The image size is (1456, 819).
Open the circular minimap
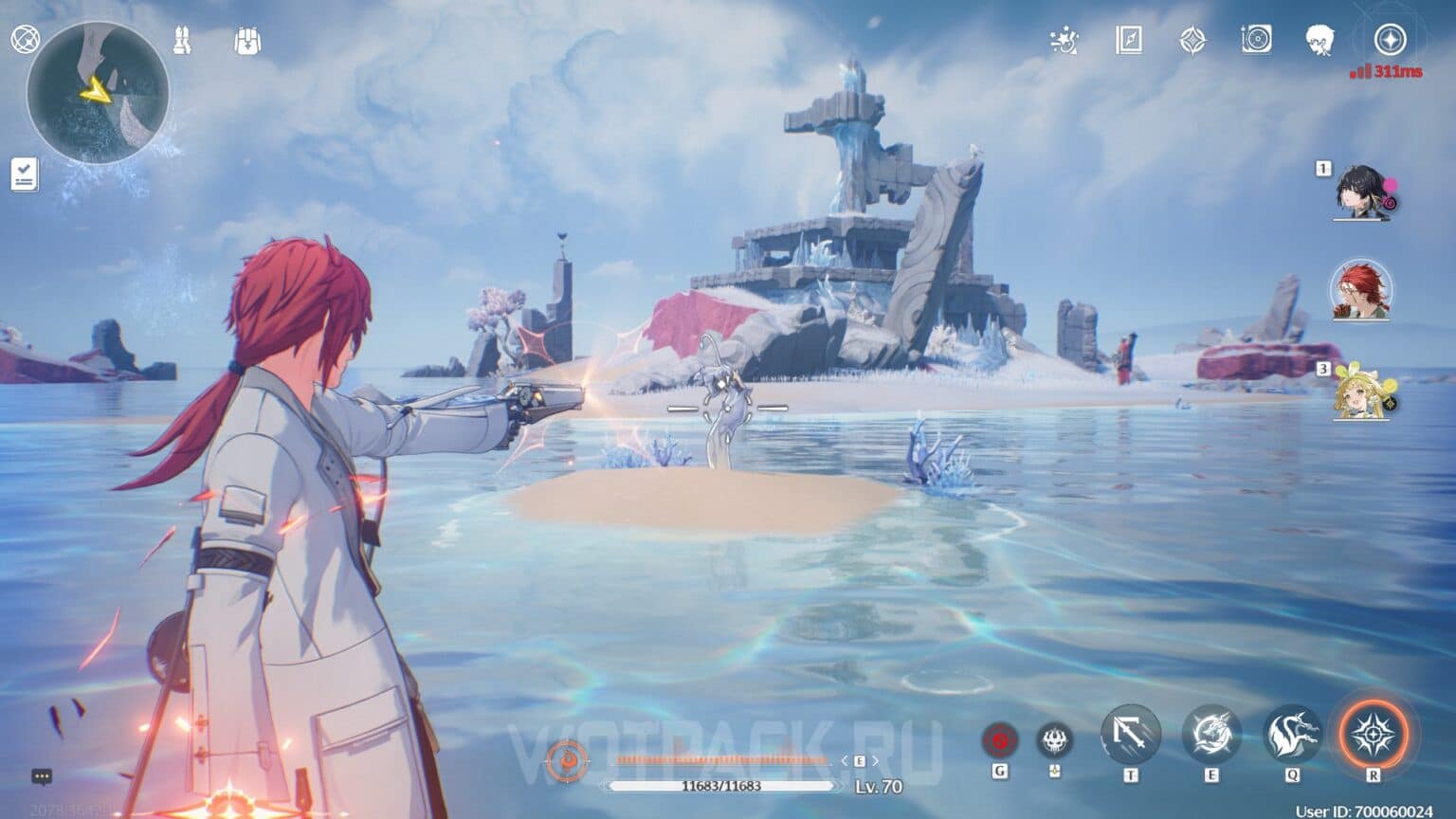pyautogui.click(x=98, y=93)
